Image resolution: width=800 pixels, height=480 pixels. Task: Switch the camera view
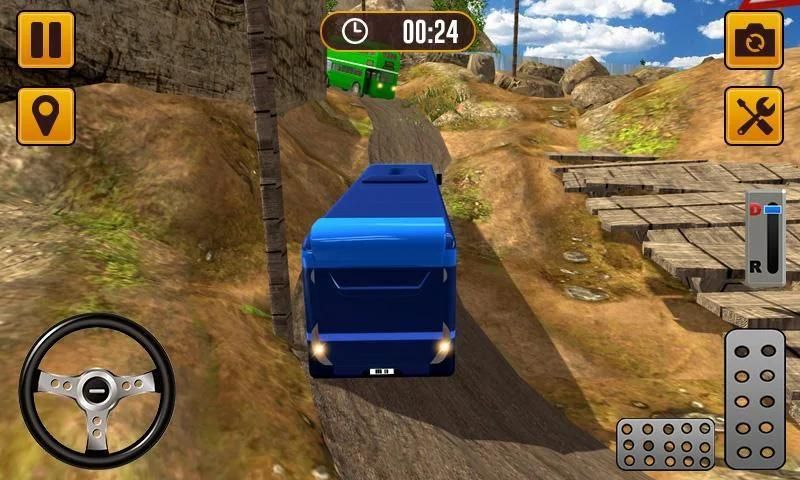(x=752, y=40)
